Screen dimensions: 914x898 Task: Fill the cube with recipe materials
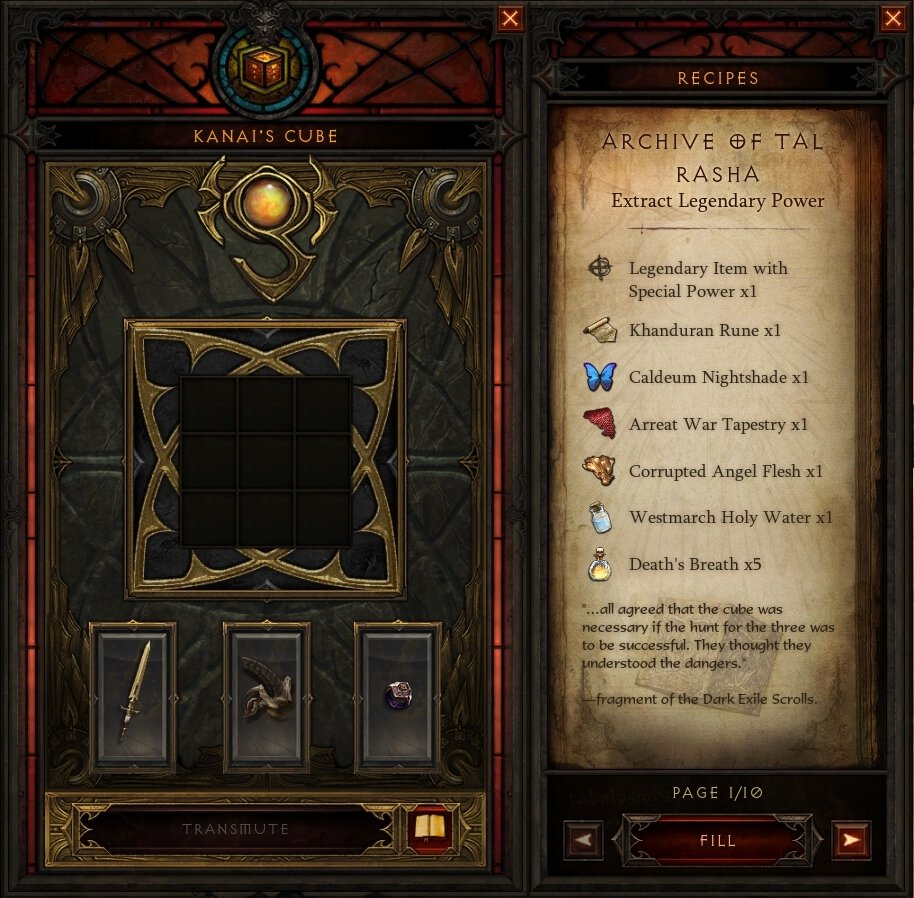tap(718, 840)
